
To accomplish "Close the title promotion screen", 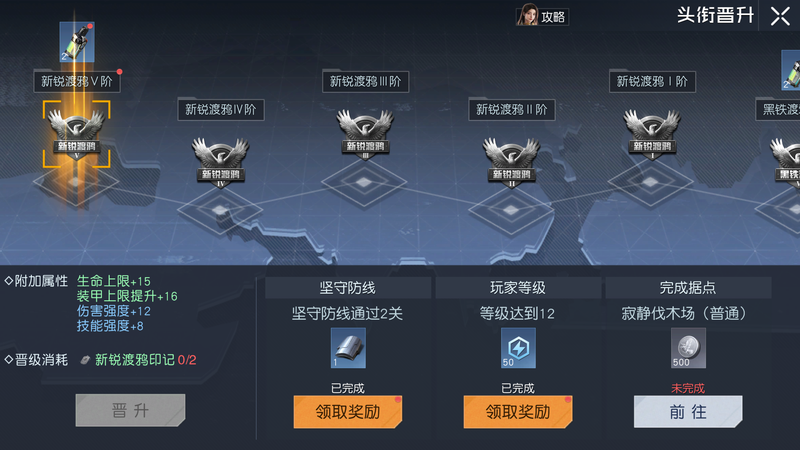I will click(779, 16).
